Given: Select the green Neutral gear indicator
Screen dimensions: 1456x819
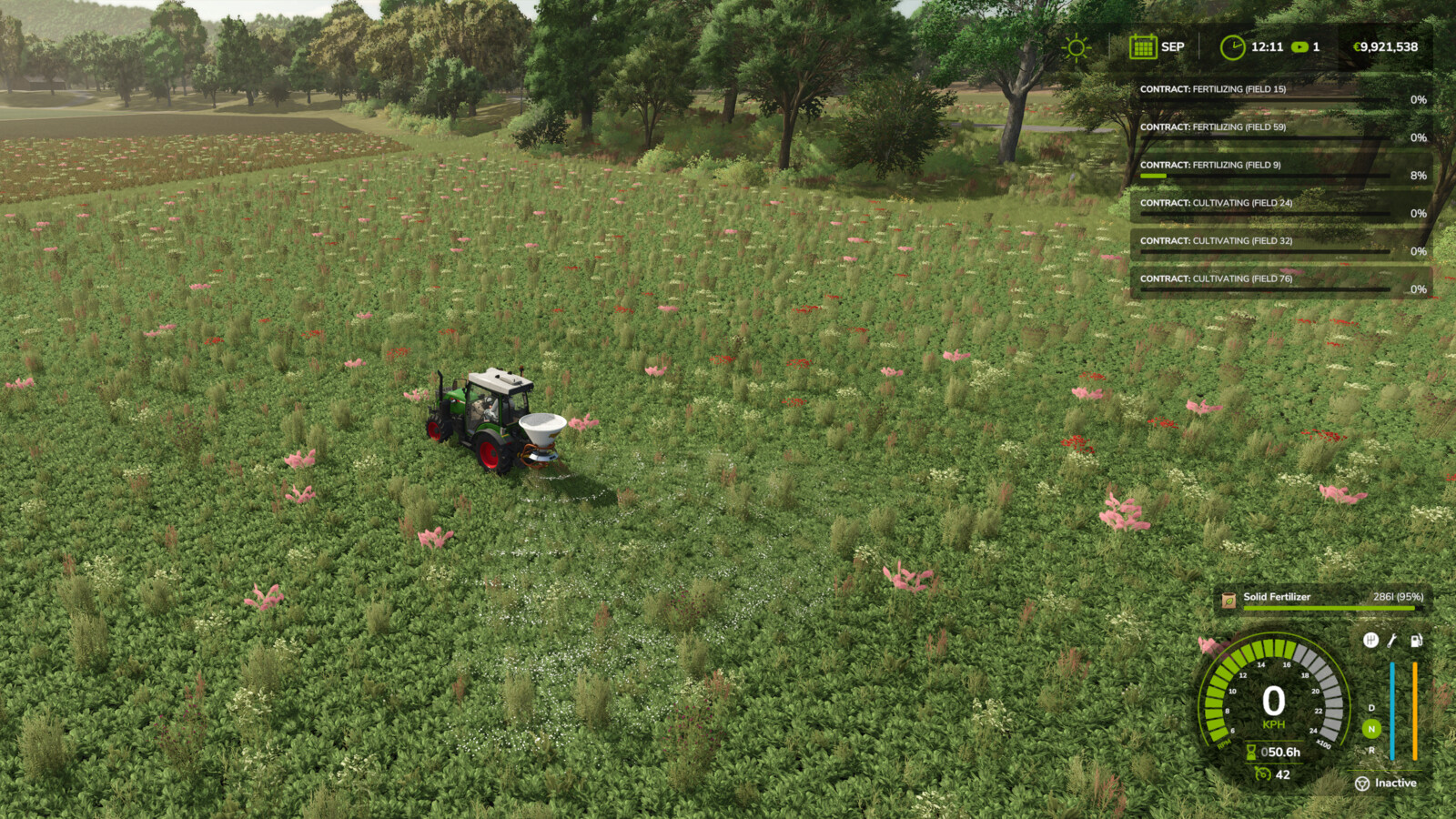Looking at the screenshot, I should click(x=1370, y=727).
